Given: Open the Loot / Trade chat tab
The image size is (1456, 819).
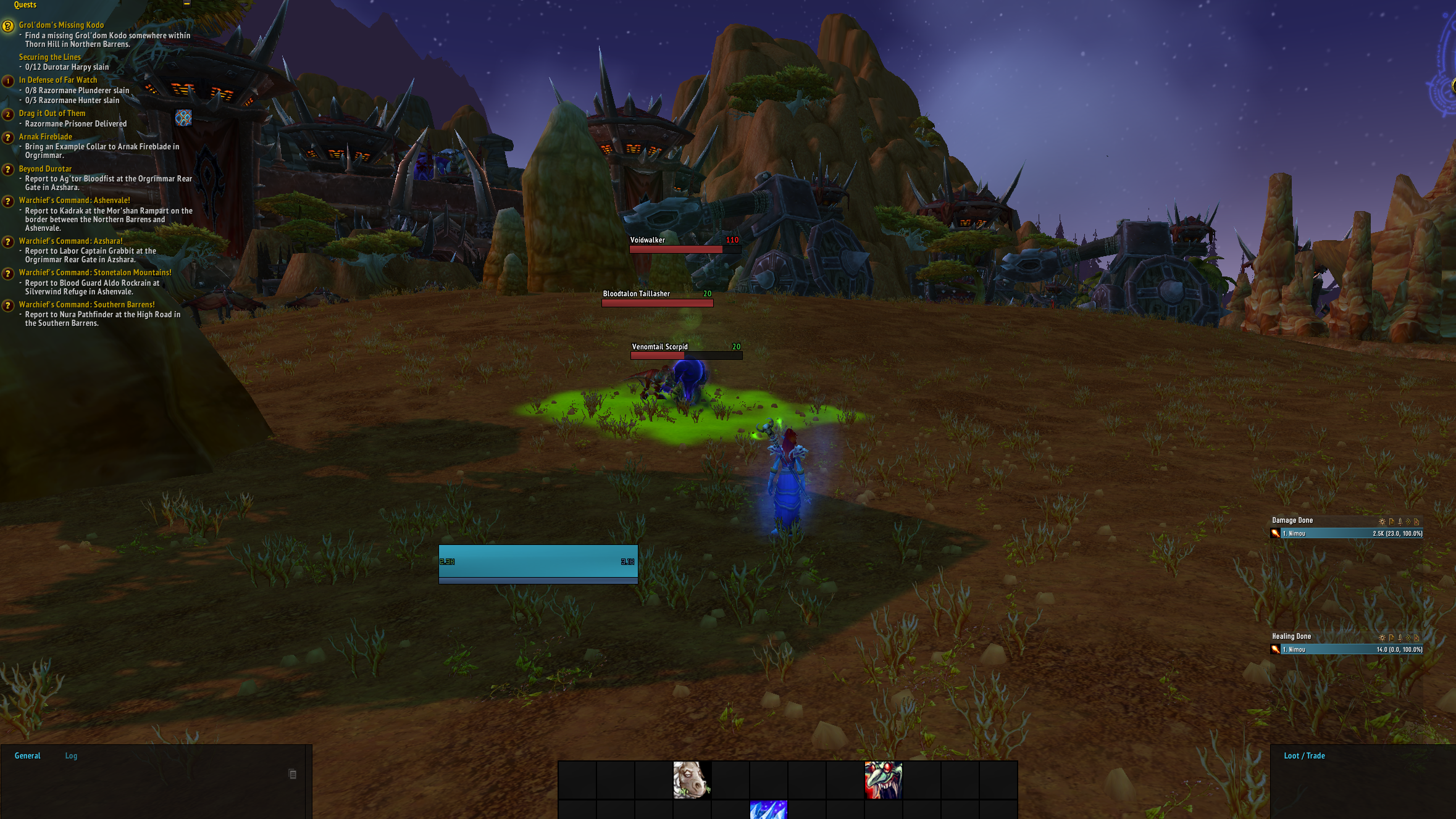Looking at the screenshot, I should coord(1304,756).
